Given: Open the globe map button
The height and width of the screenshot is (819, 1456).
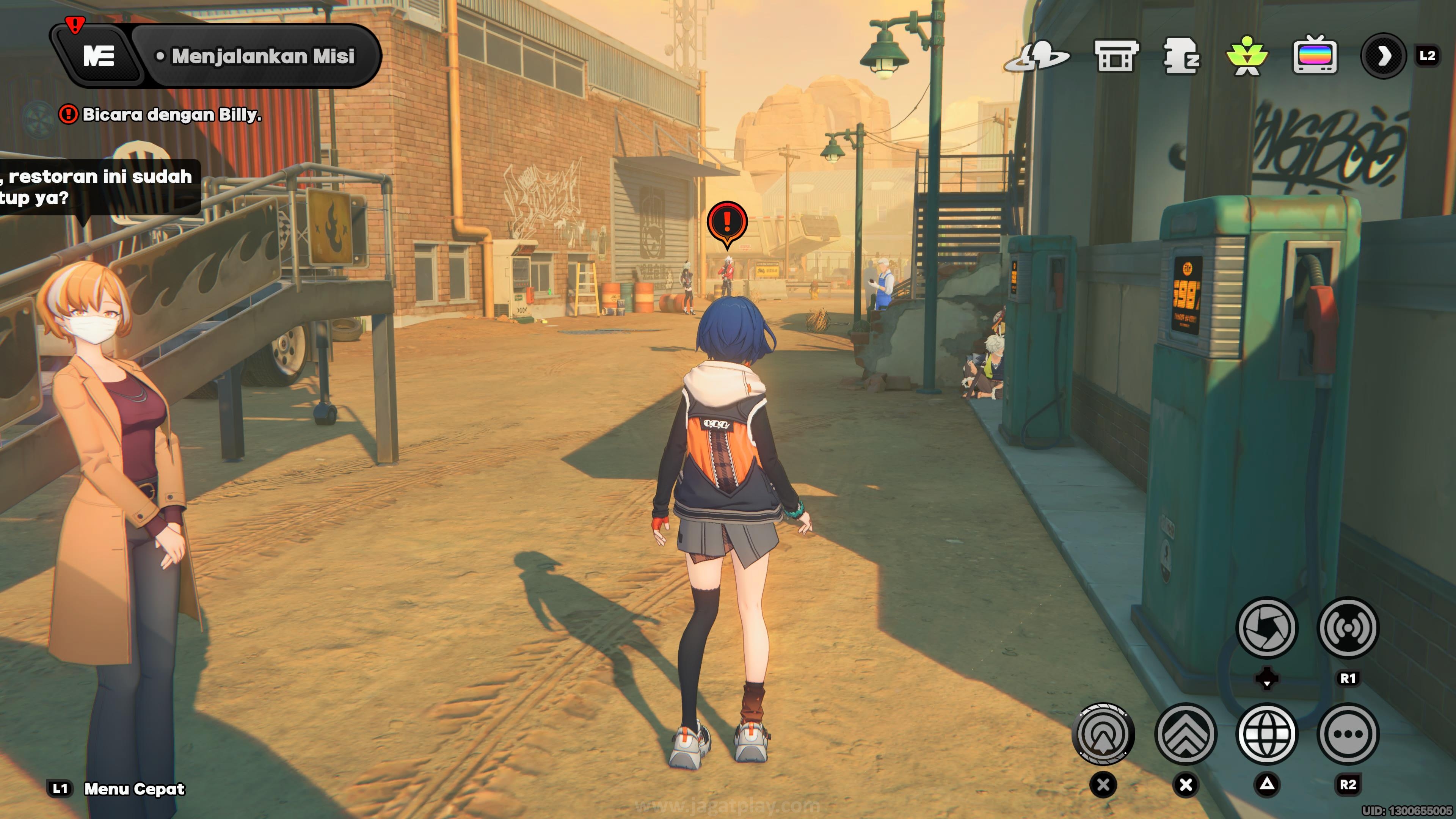Looking at the screenshot, I should coord(1267,734).
